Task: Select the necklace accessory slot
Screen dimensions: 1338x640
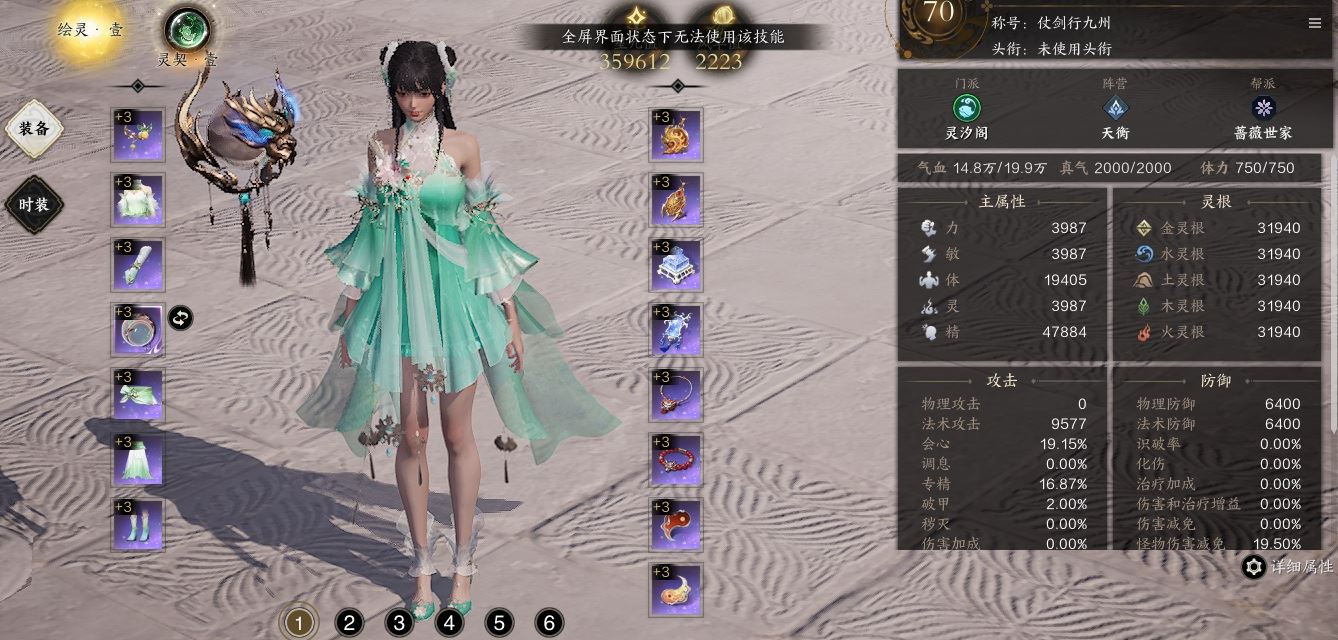Action: point(676,395)
